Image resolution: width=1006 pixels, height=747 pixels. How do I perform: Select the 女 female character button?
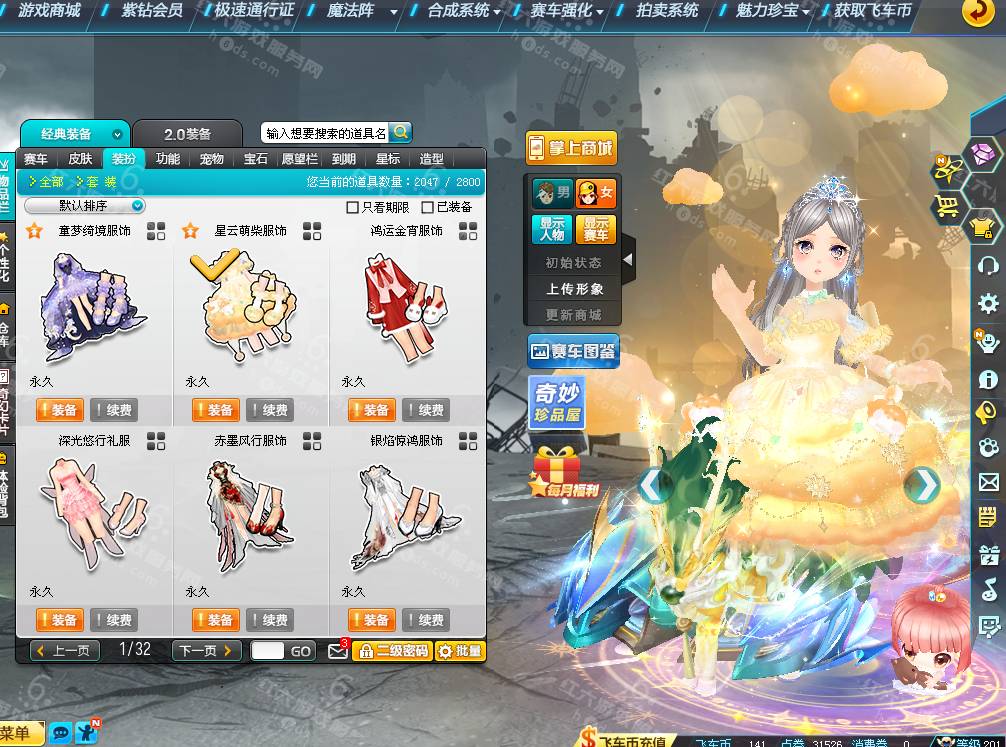coord(596,193)
